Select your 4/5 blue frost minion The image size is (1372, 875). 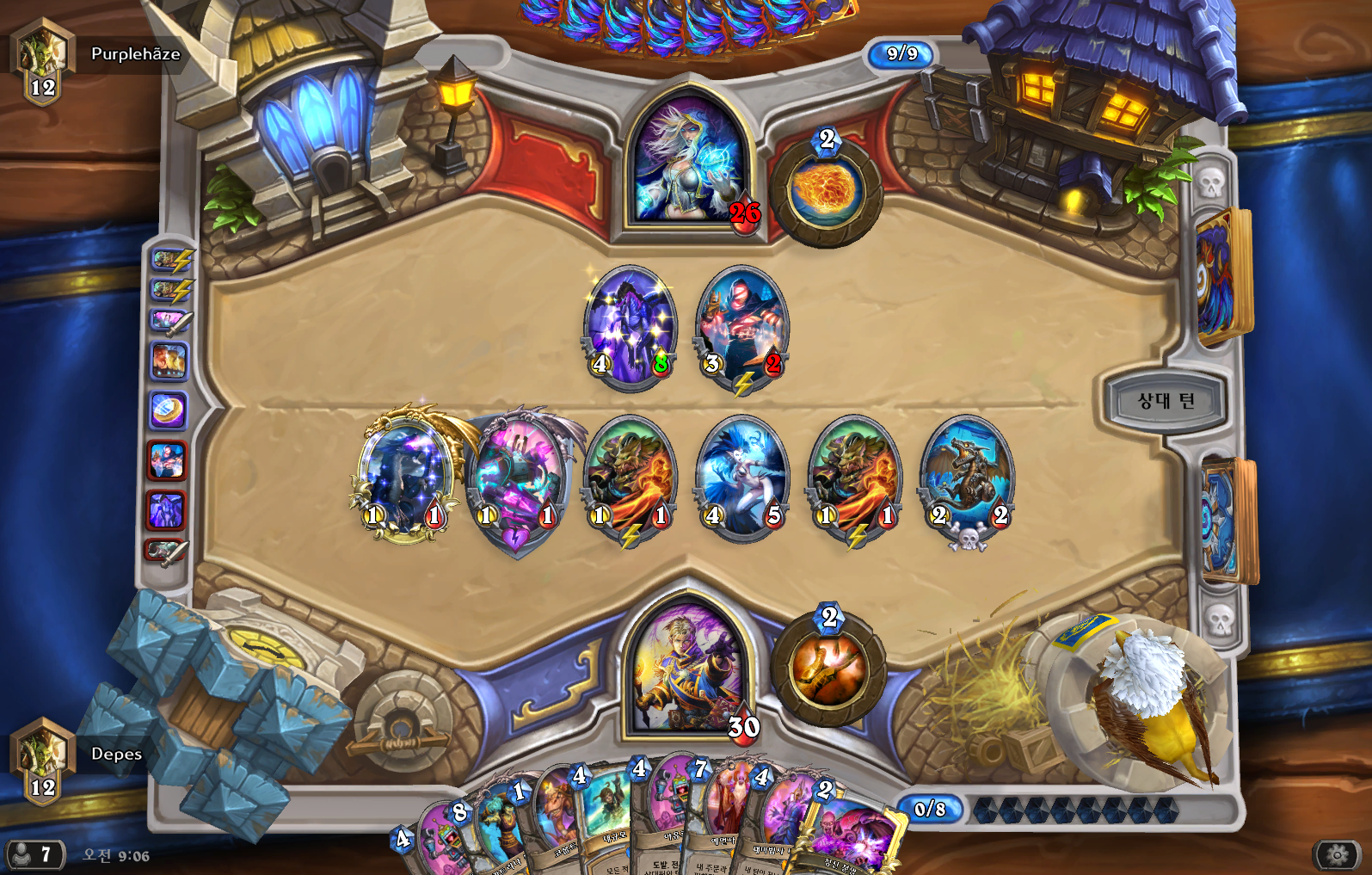tap(741, 476)
